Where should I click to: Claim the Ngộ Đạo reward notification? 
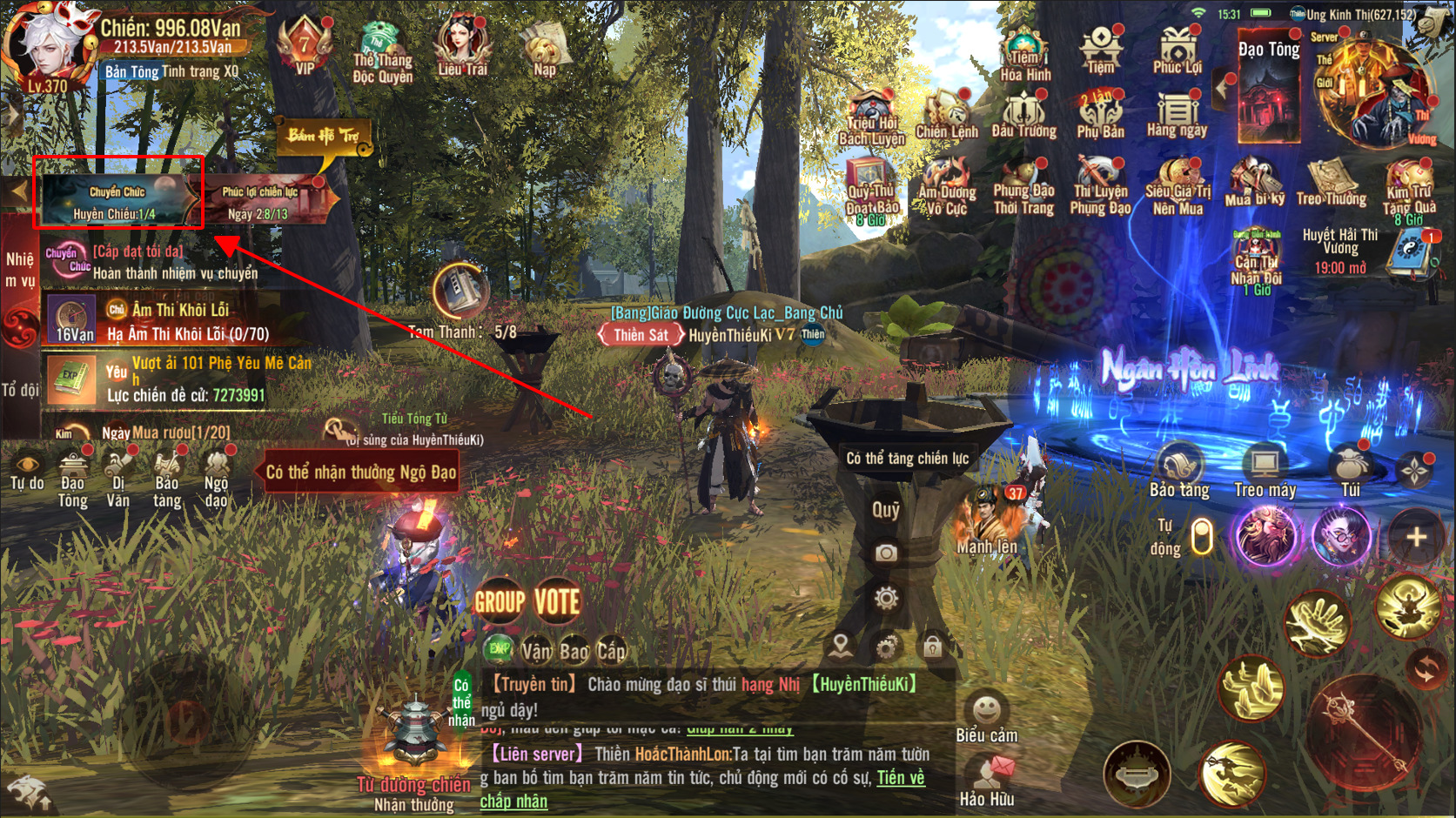tap(360, 473)
